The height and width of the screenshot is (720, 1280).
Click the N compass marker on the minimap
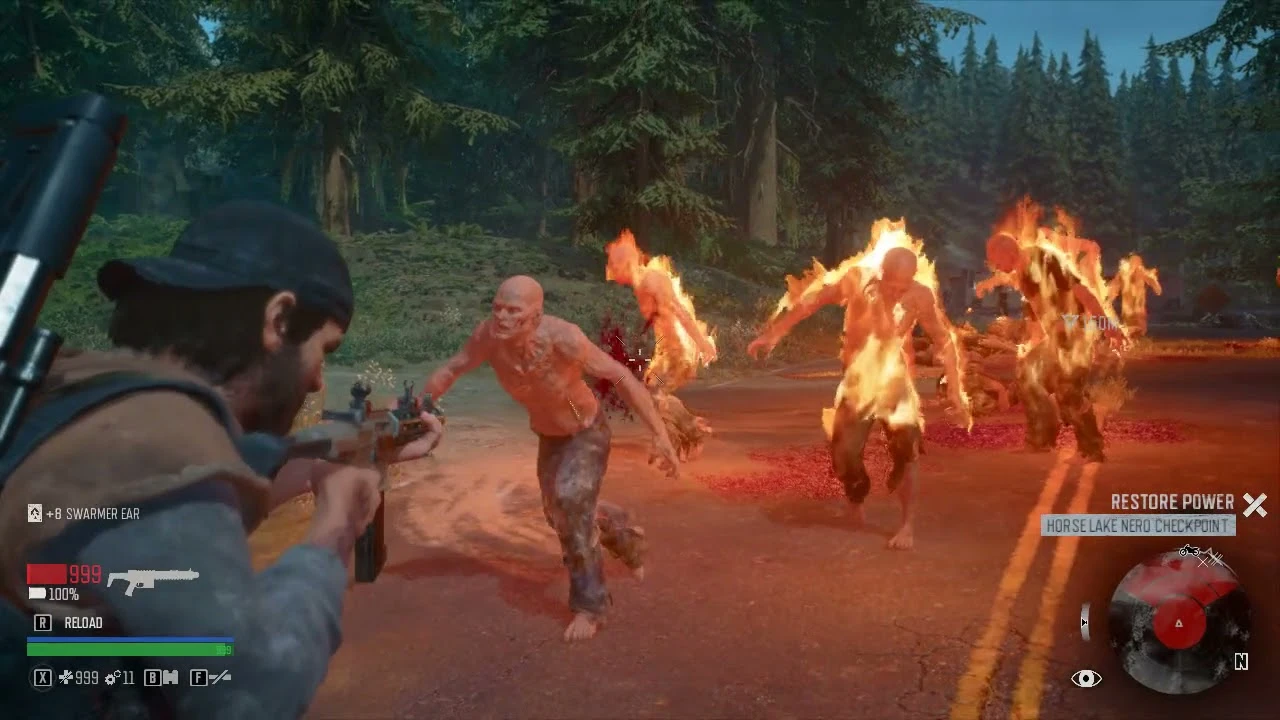[1241, 662]
